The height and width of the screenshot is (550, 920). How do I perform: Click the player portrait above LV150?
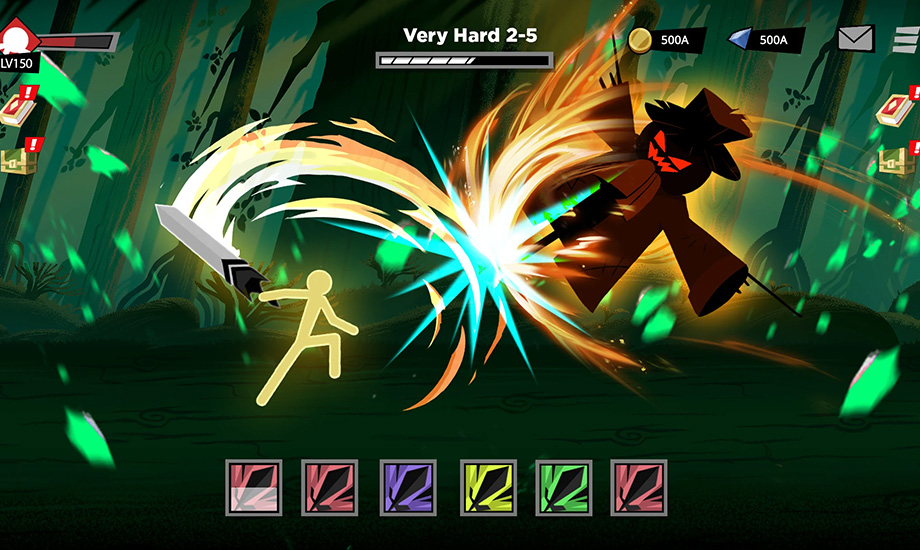(x=18, y=40)
